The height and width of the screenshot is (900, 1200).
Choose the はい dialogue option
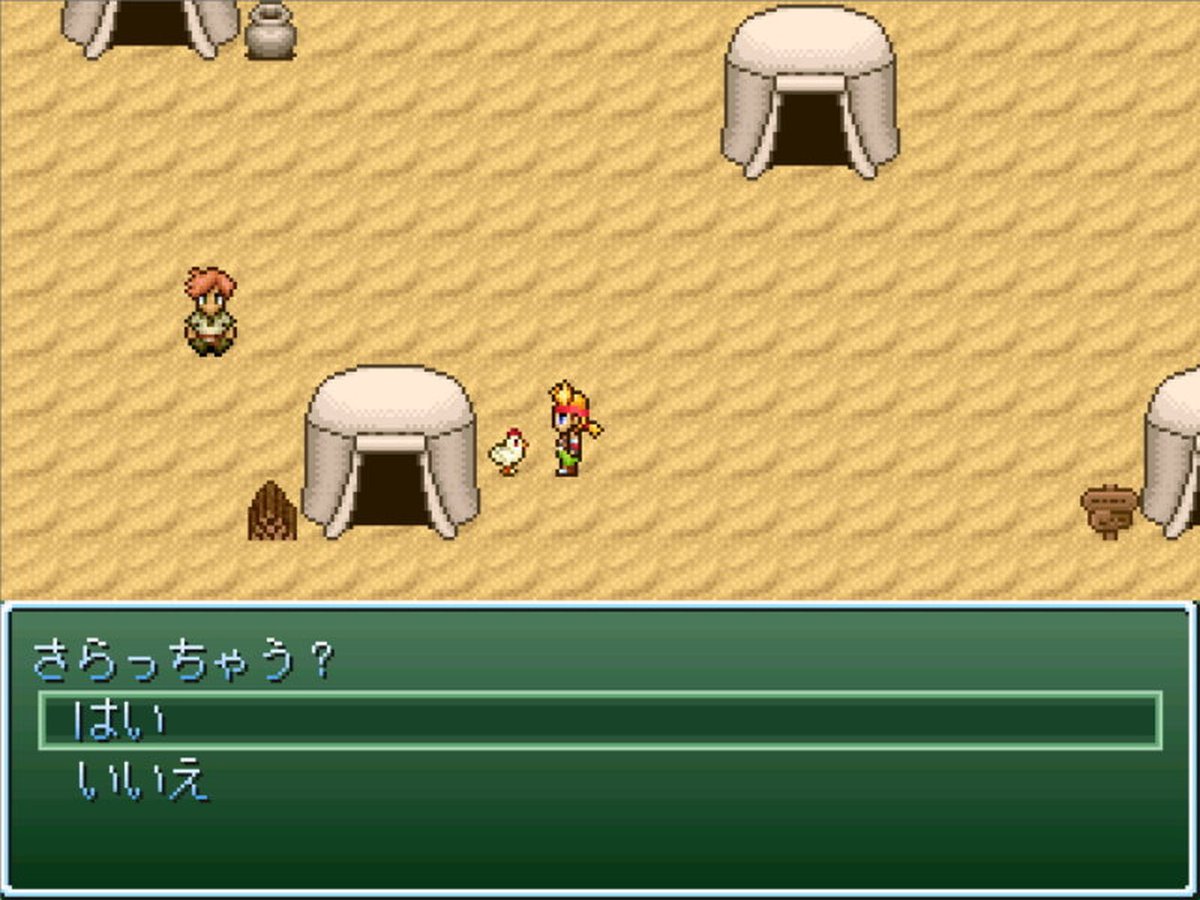pyautogui.click(x=120, y=720)
